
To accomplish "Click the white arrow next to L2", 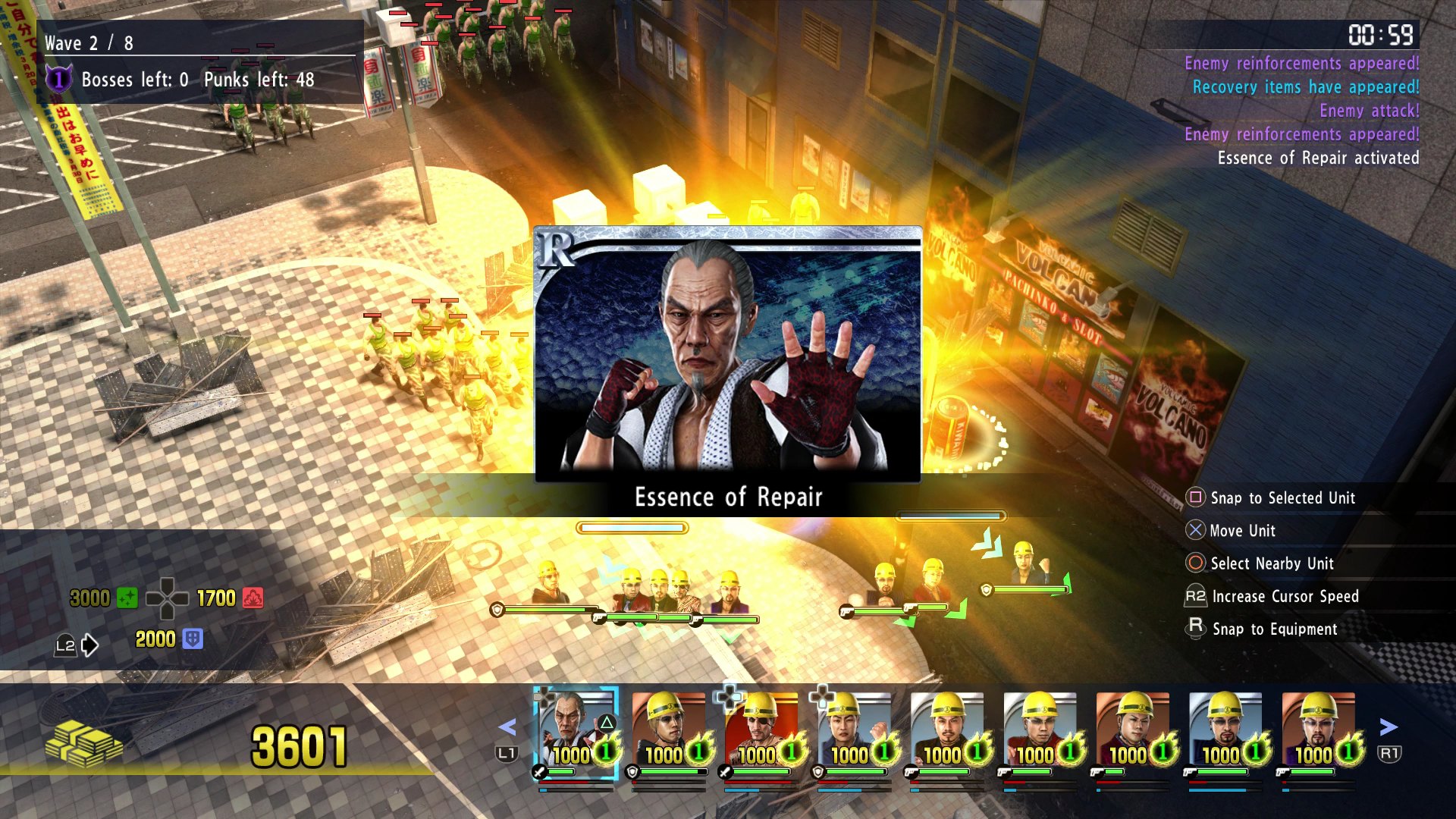I will 90,646.
